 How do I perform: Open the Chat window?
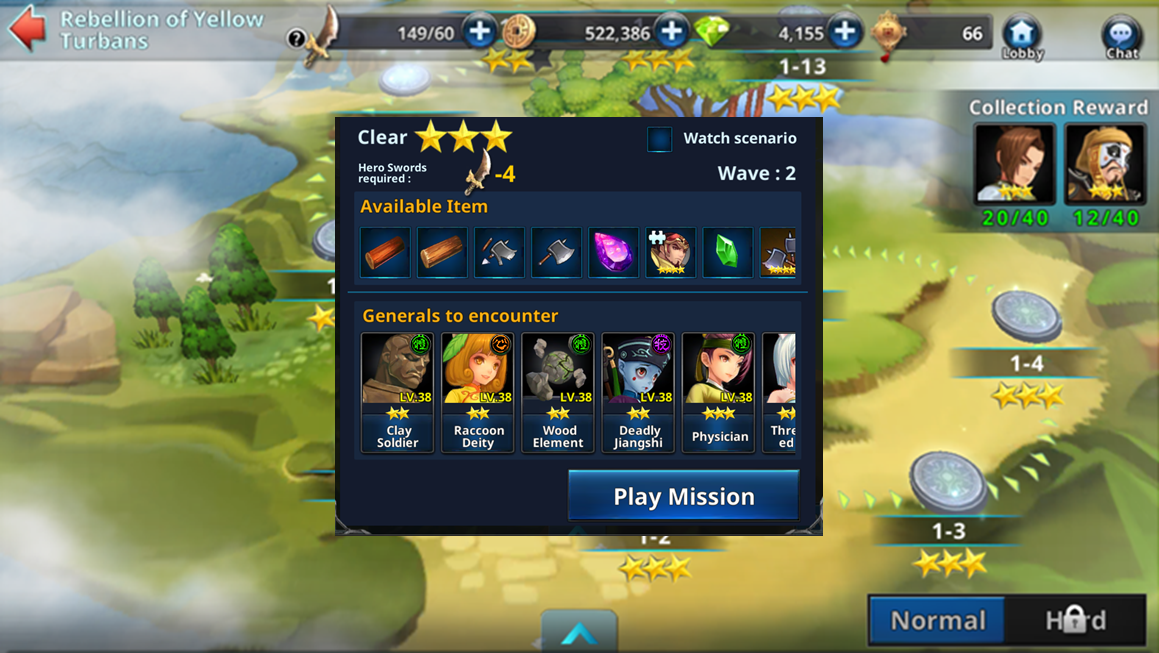(x=1121, y=37)
